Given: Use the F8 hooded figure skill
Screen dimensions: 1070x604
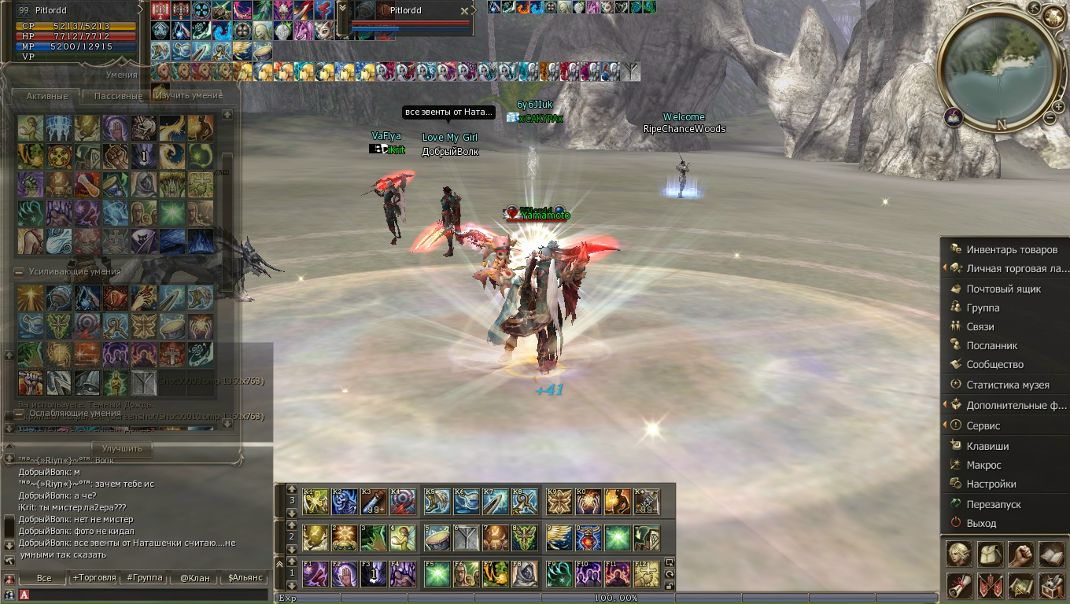Looking at the screenshot, I should pos(525,573).
